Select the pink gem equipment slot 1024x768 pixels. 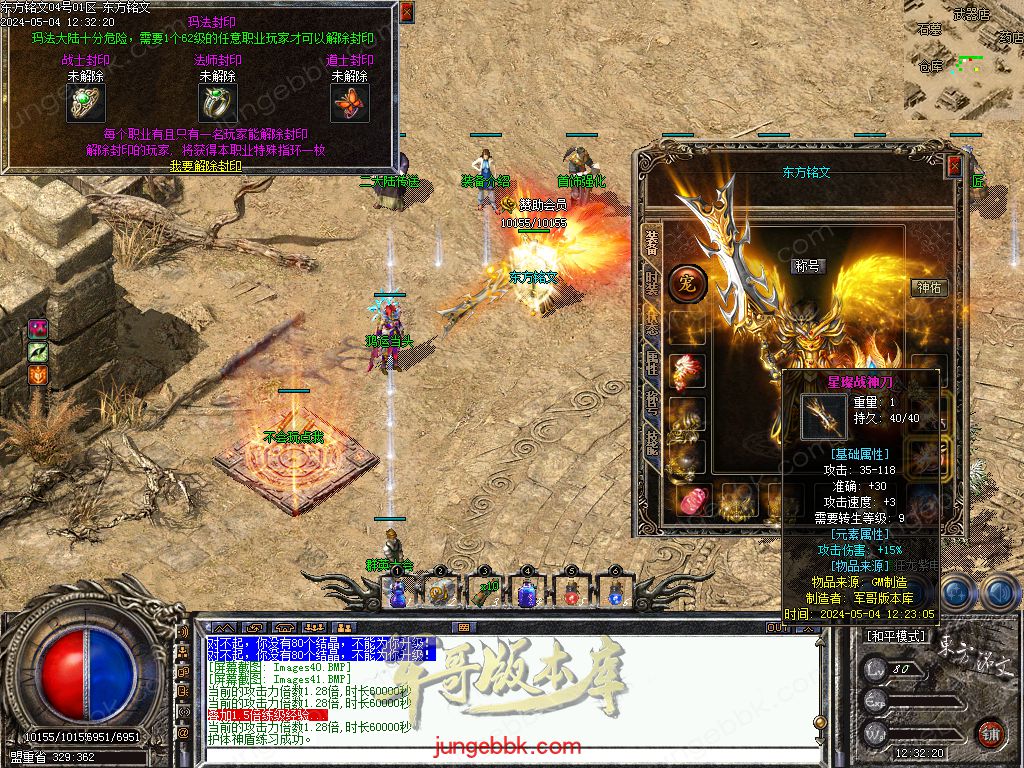692,500
